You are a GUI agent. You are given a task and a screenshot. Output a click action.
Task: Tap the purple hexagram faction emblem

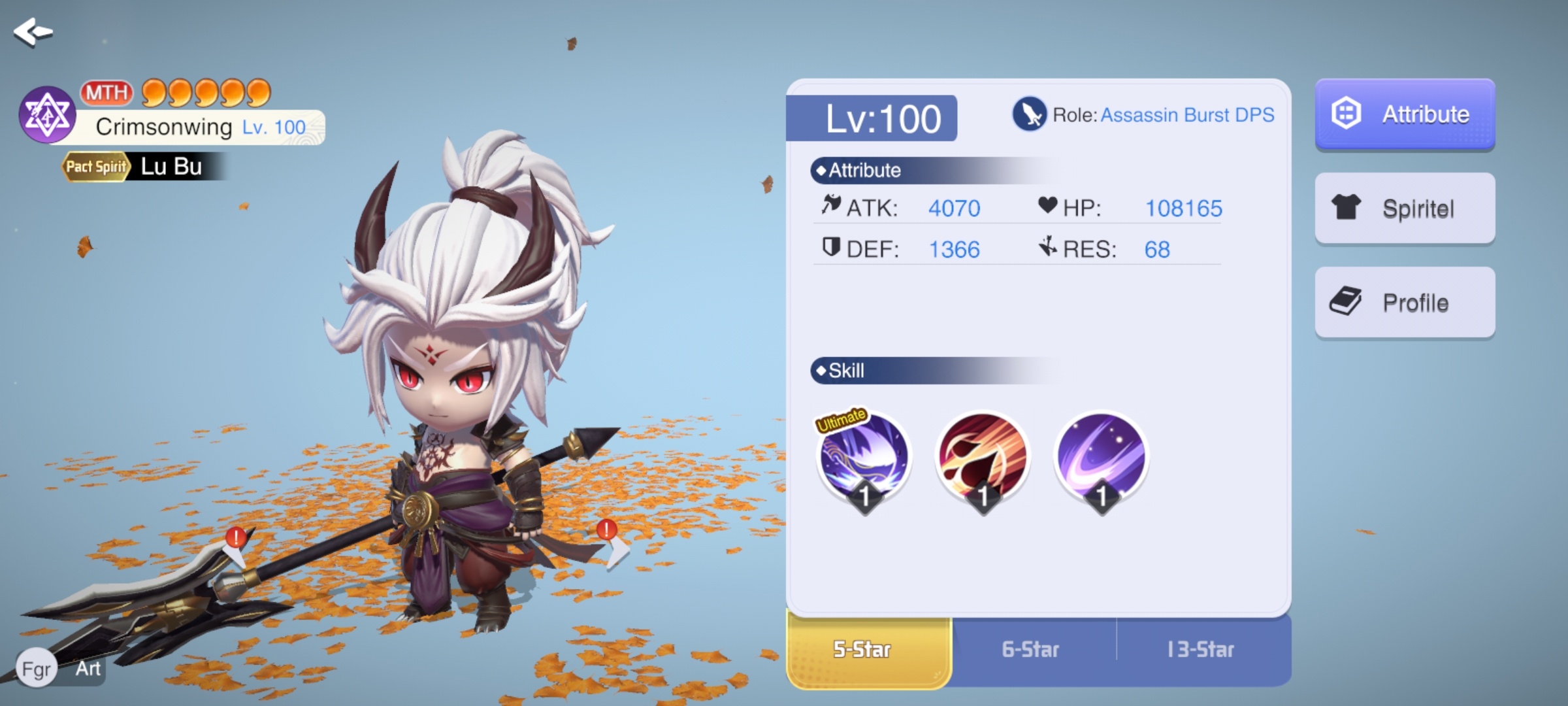click(x=47, y=116)
